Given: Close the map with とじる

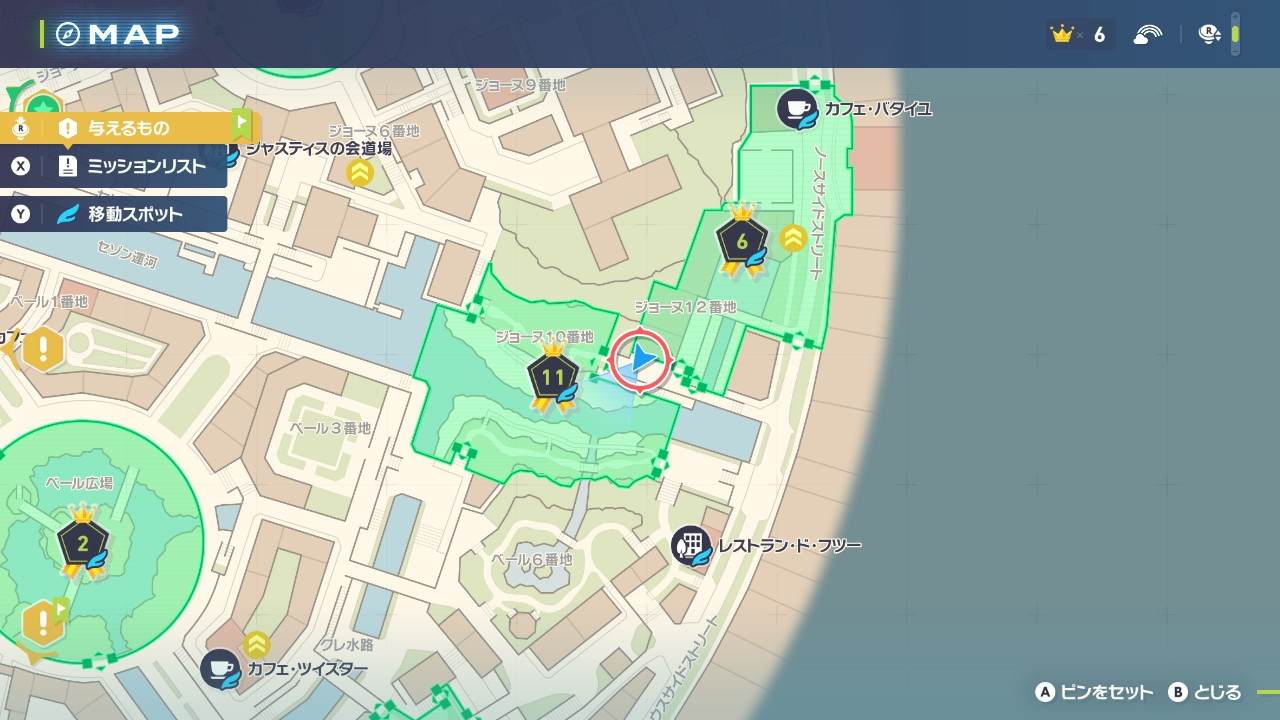Looking at the screenshot, I should (x=1205, y=692).
